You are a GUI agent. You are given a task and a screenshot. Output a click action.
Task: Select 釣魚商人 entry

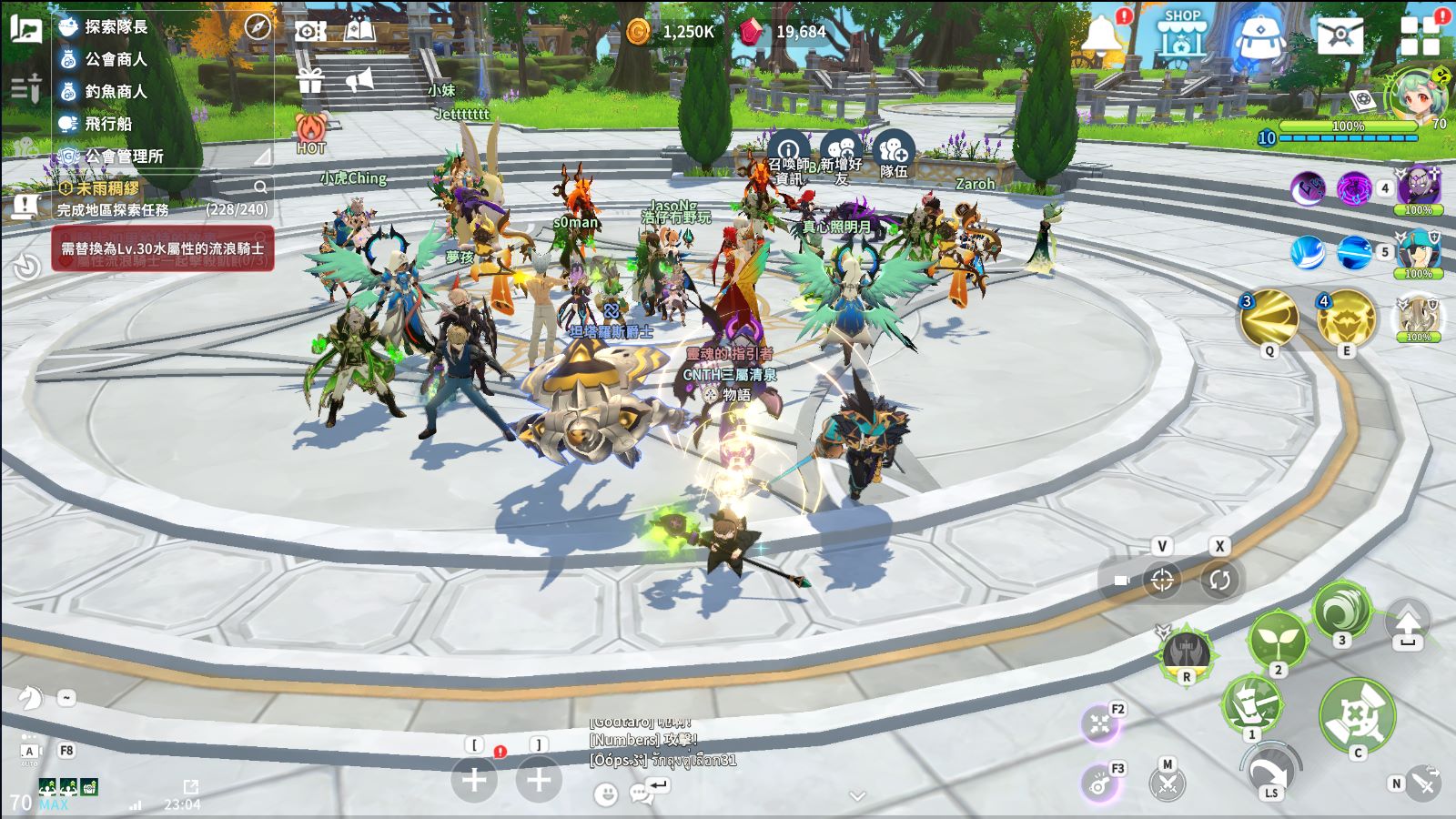point(116,91)
